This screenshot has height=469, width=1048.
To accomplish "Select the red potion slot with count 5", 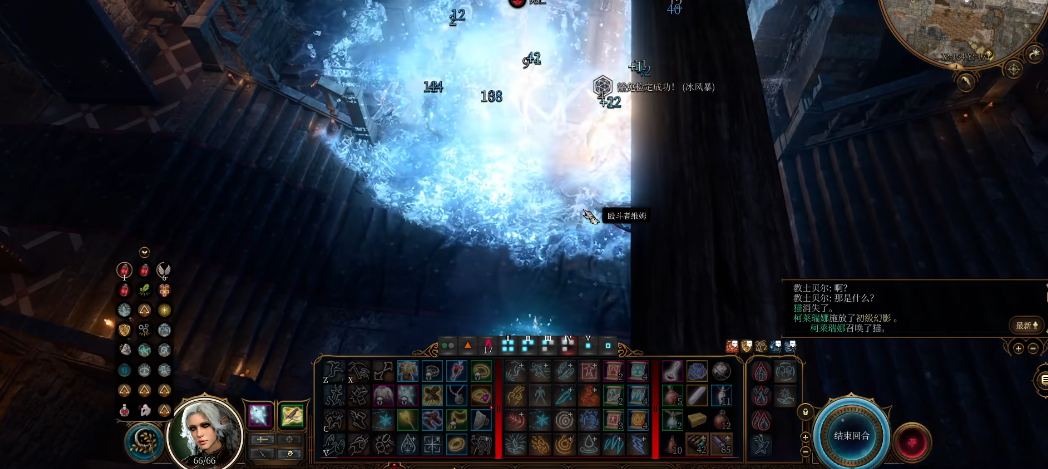I will [x=672, y=395].
